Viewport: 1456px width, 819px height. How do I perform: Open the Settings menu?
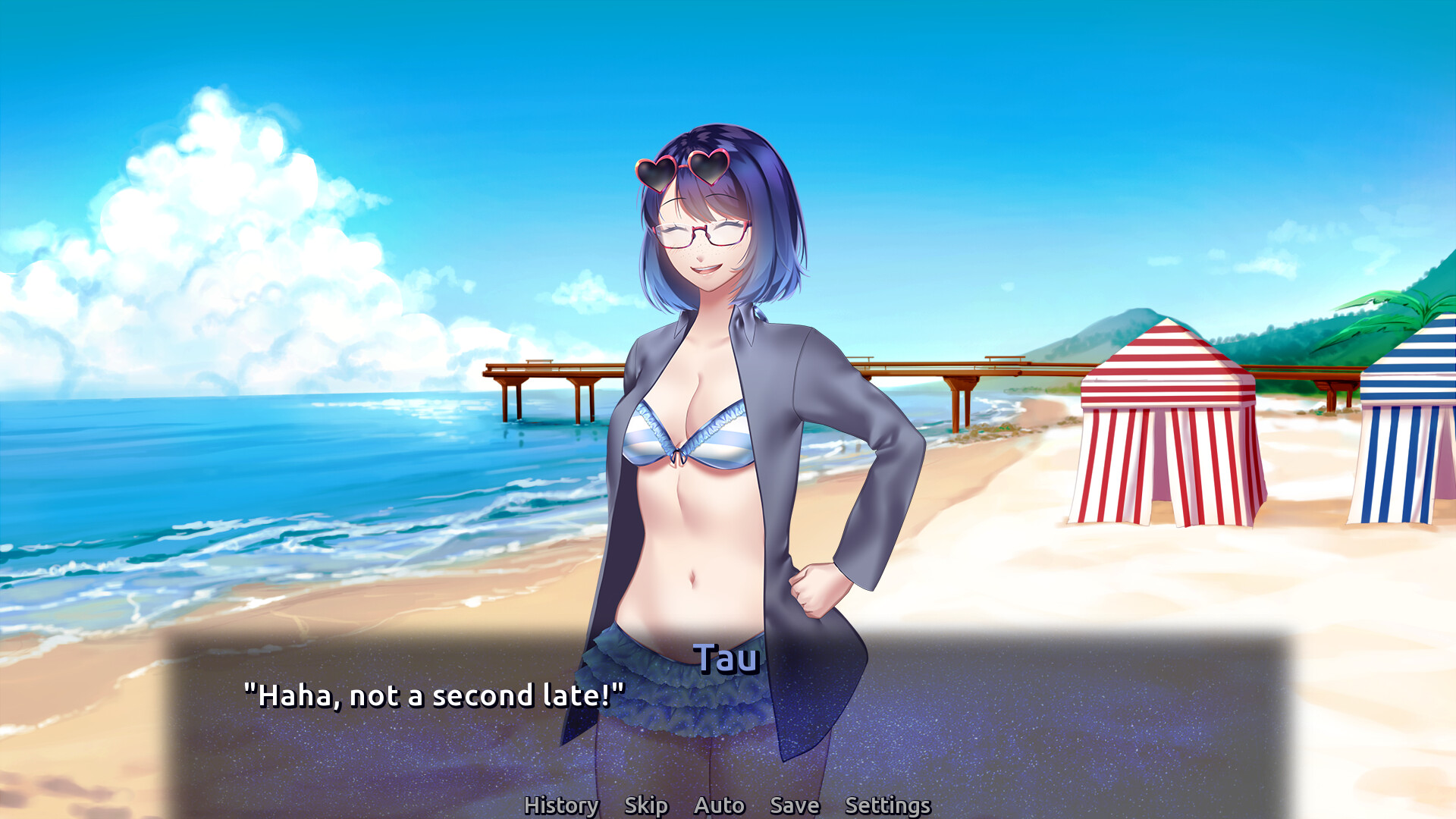coord(887,805)
